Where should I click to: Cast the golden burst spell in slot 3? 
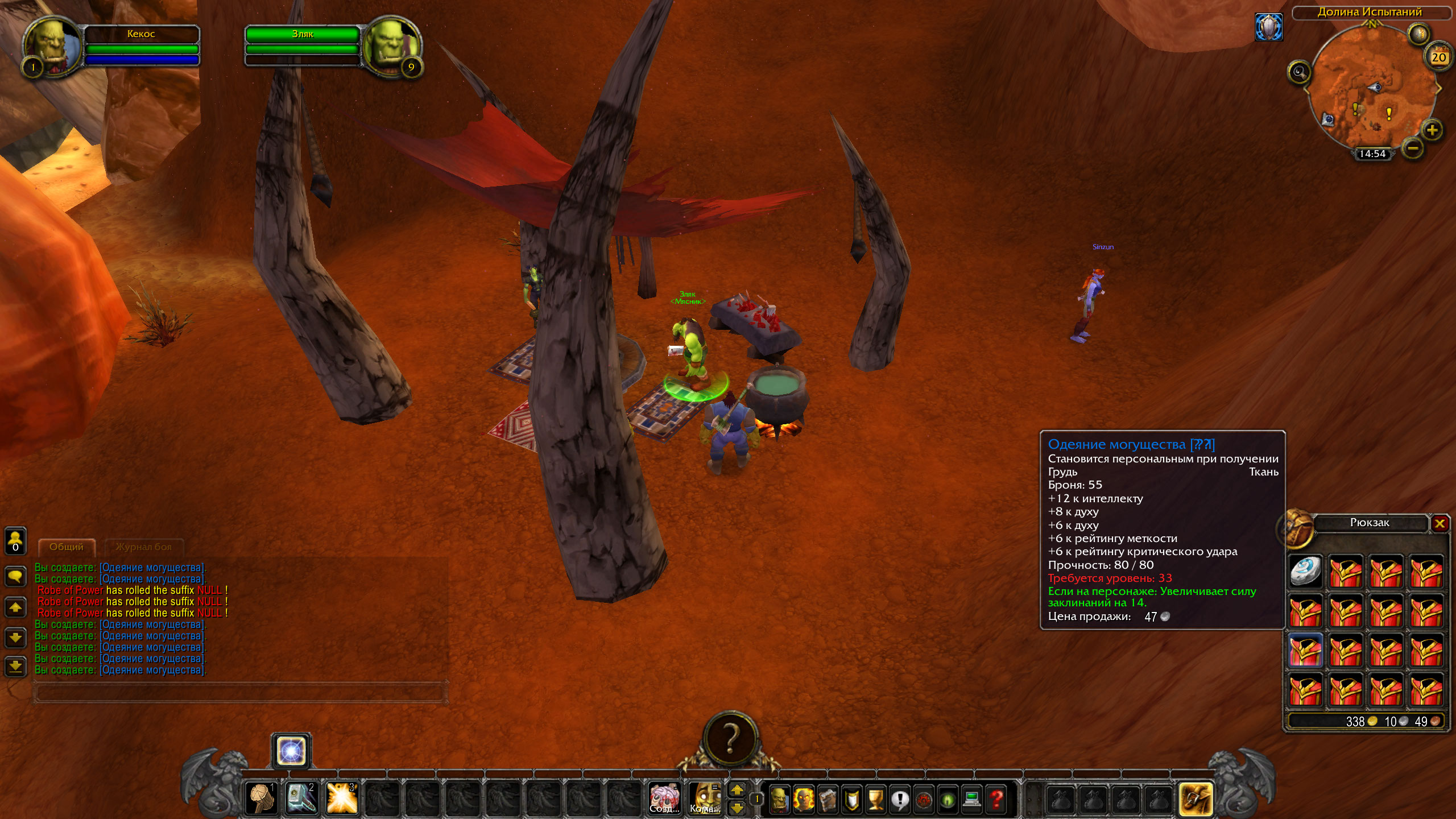click(x=342, y=798)
